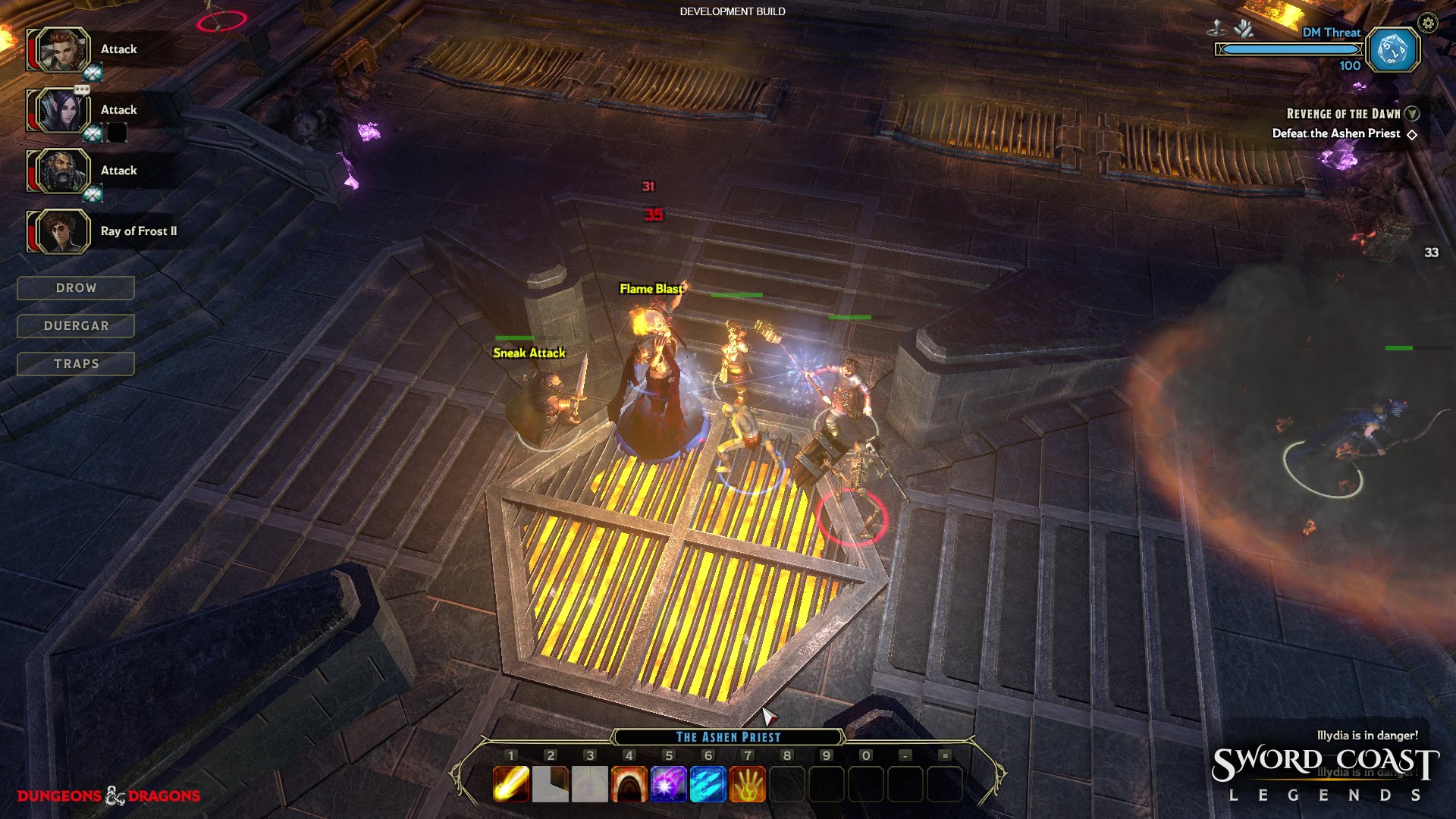This screenshot has height=819, width=1456.
Task: Open the elf archer's speech bubble
Action: pyautogui.click(x=82, y=89)
